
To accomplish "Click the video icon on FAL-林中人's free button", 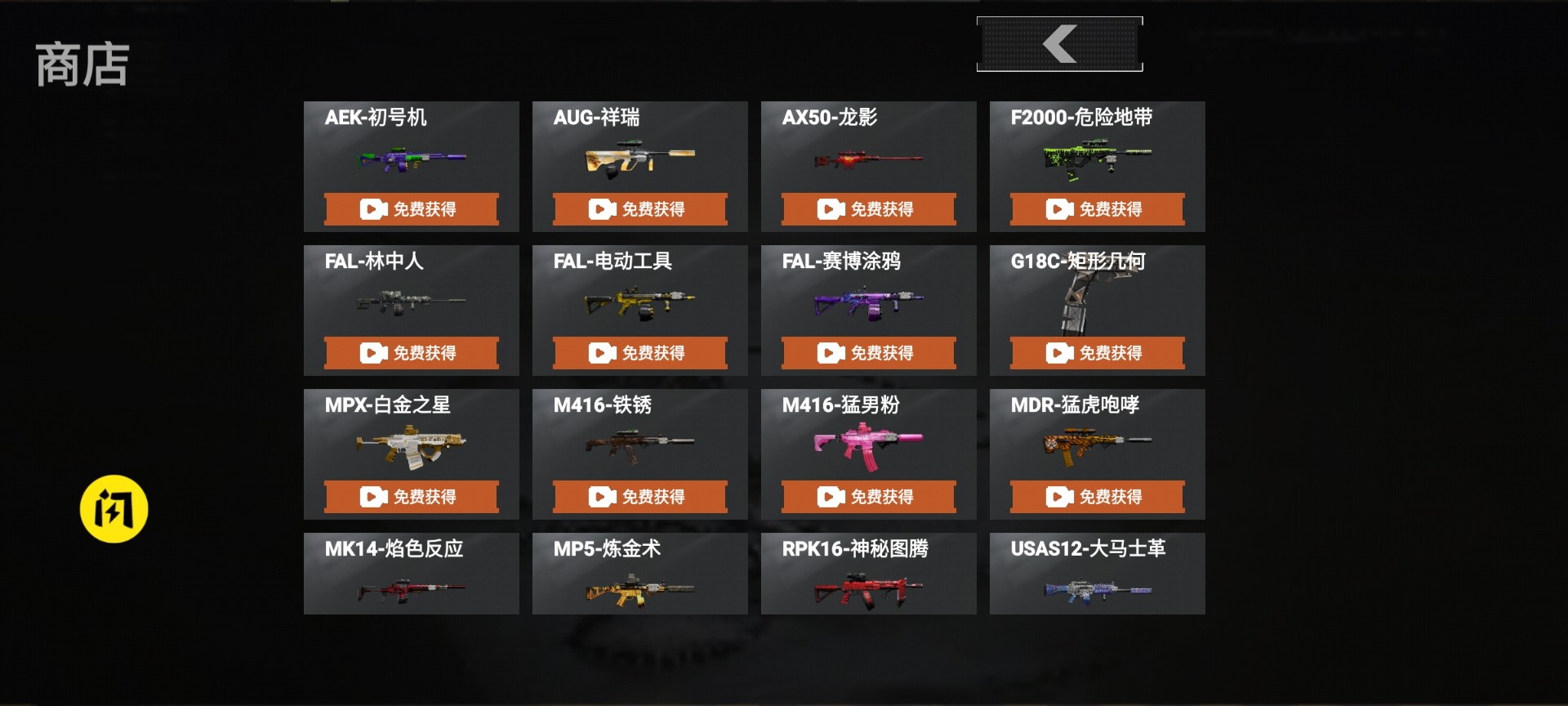I will [x=372, y=352].
